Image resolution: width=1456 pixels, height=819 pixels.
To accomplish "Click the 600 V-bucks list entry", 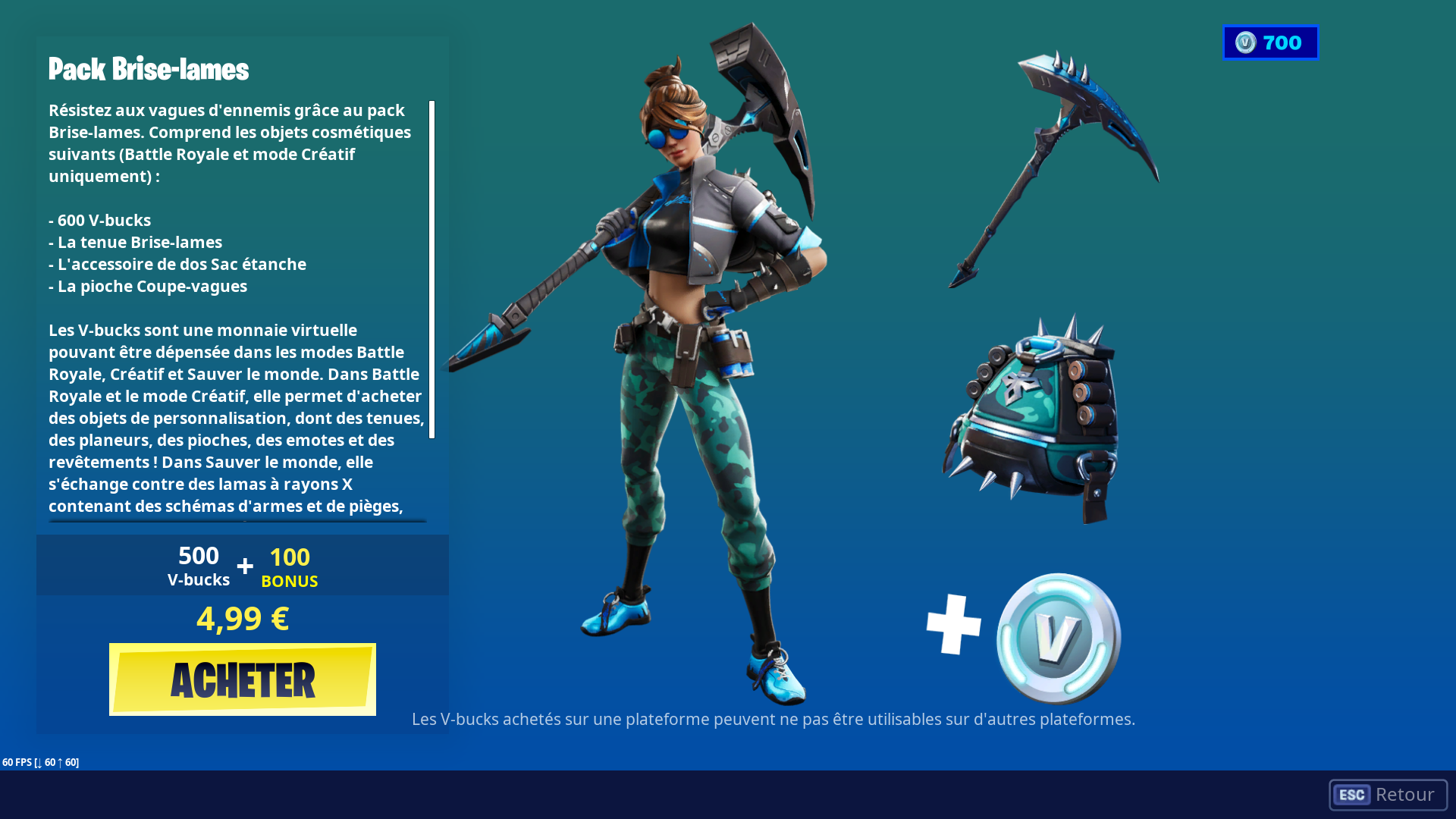I will tap(99, 220).
